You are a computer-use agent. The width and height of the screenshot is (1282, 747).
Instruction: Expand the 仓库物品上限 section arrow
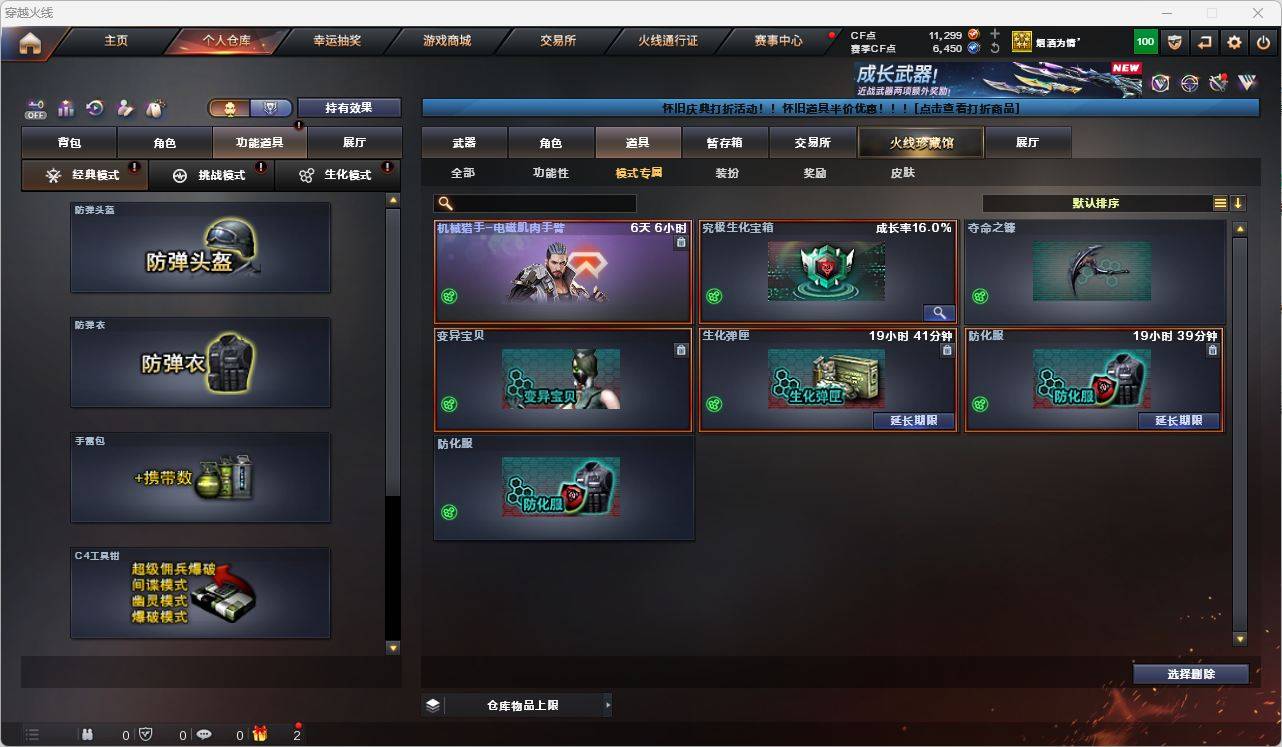(x=608, y=704)
